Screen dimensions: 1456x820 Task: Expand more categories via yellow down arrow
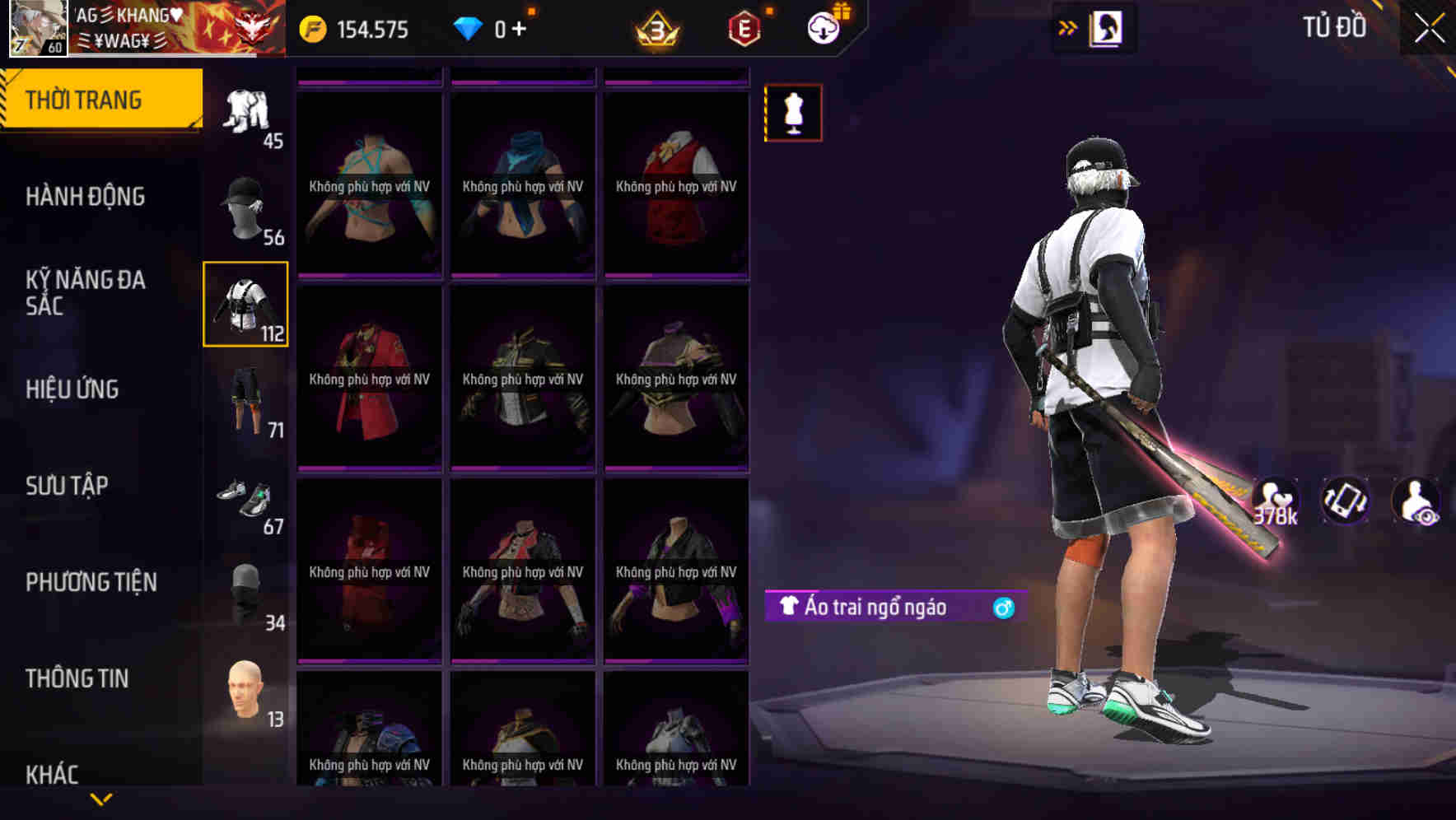101,799
